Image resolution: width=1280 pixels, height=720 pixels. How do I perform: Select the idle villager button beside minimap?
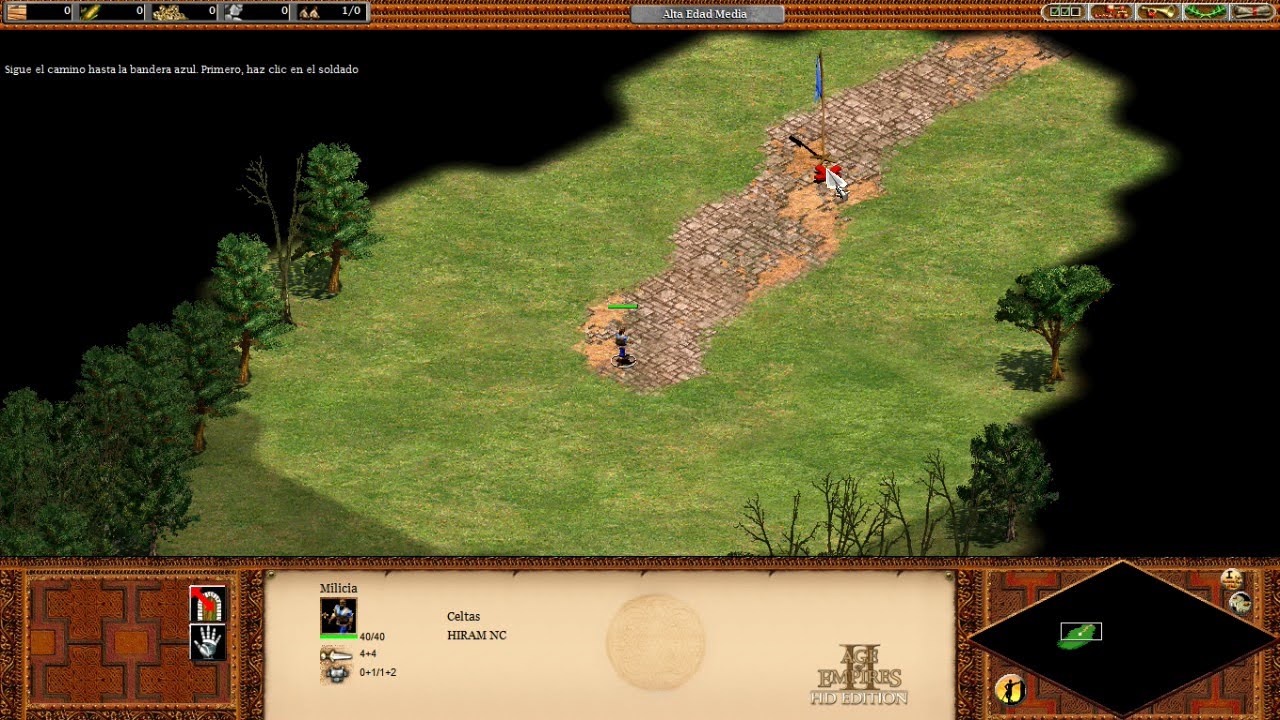point(1011,688)
